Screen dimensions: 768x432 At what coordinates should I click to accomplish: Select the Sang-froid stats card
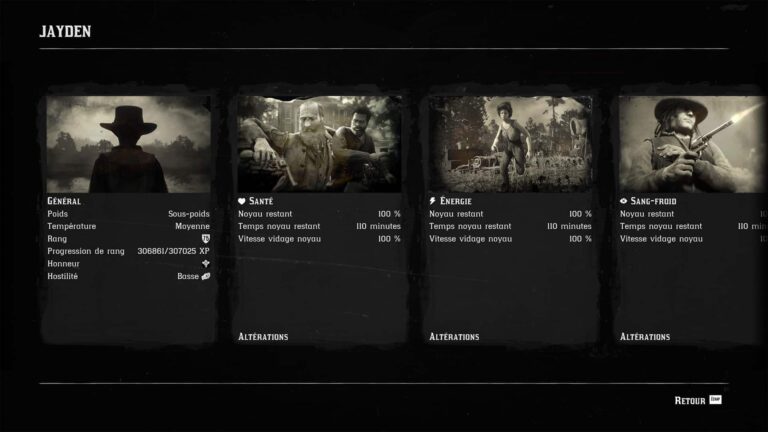692,218
